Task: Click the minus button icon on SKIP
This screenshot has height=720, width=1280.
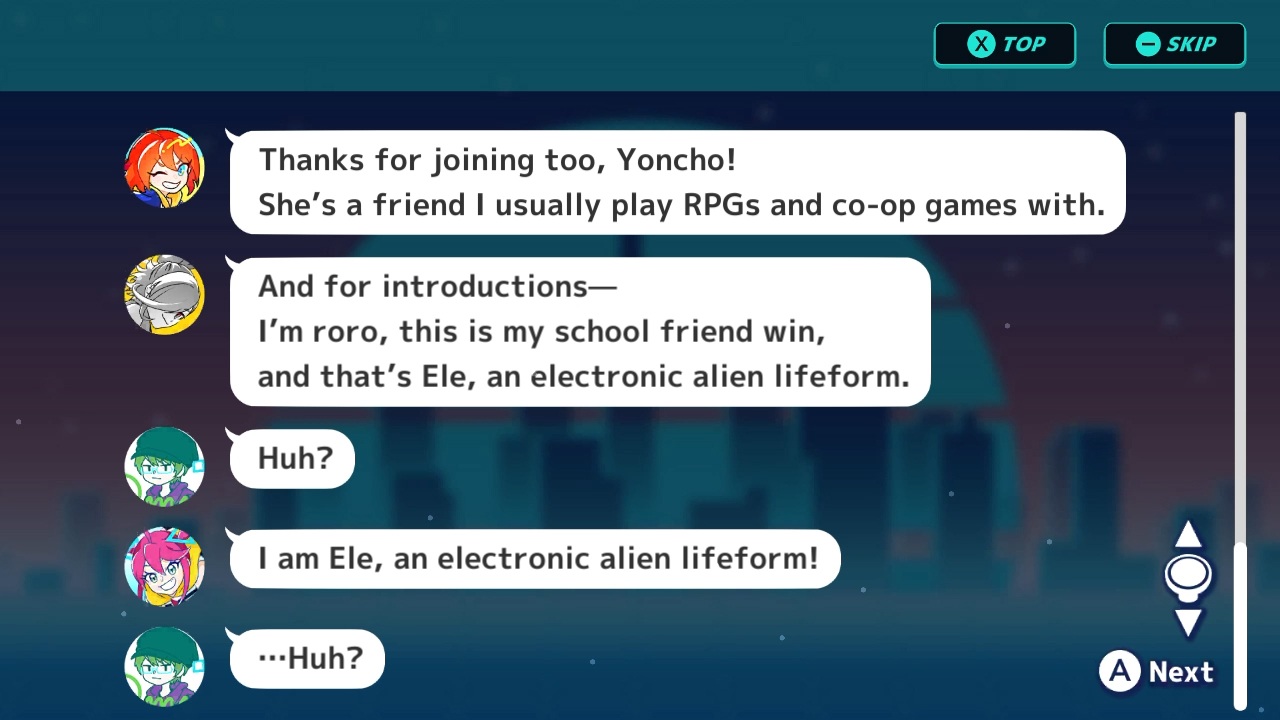Action: (1146, 44)
